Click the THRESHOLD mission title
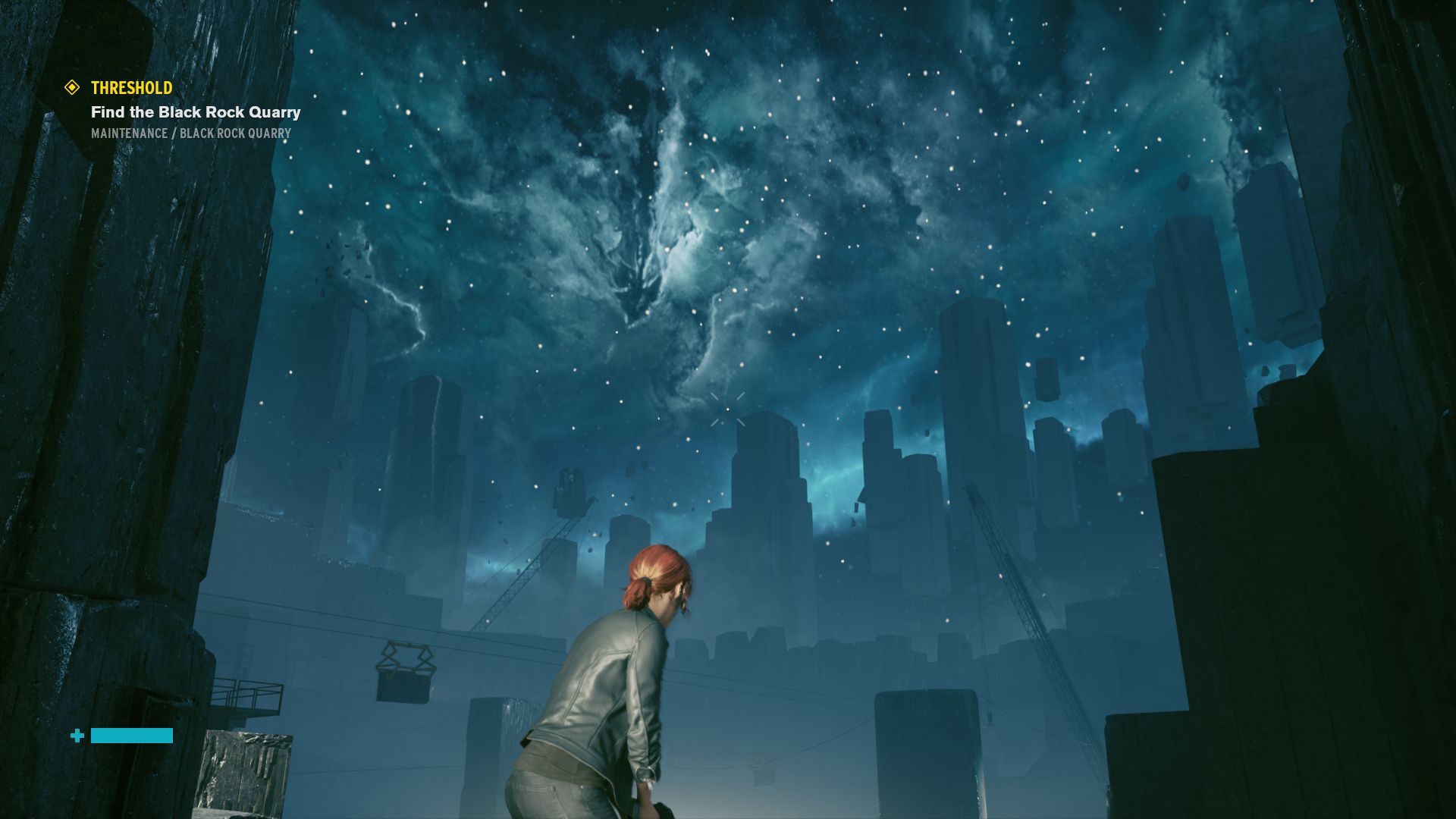 click(x=130, y=88)
